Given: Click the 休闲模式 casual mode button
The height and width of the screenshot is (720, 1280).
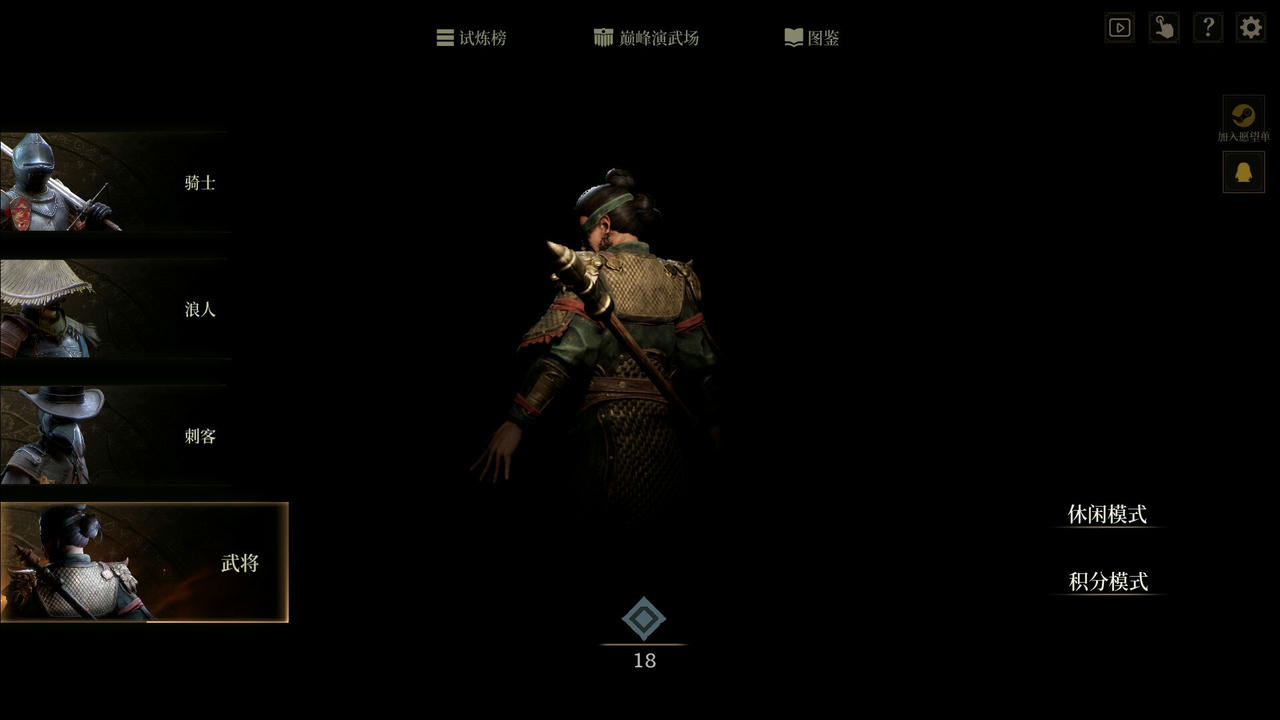Looking at the screenshot, I should 1107,515.
